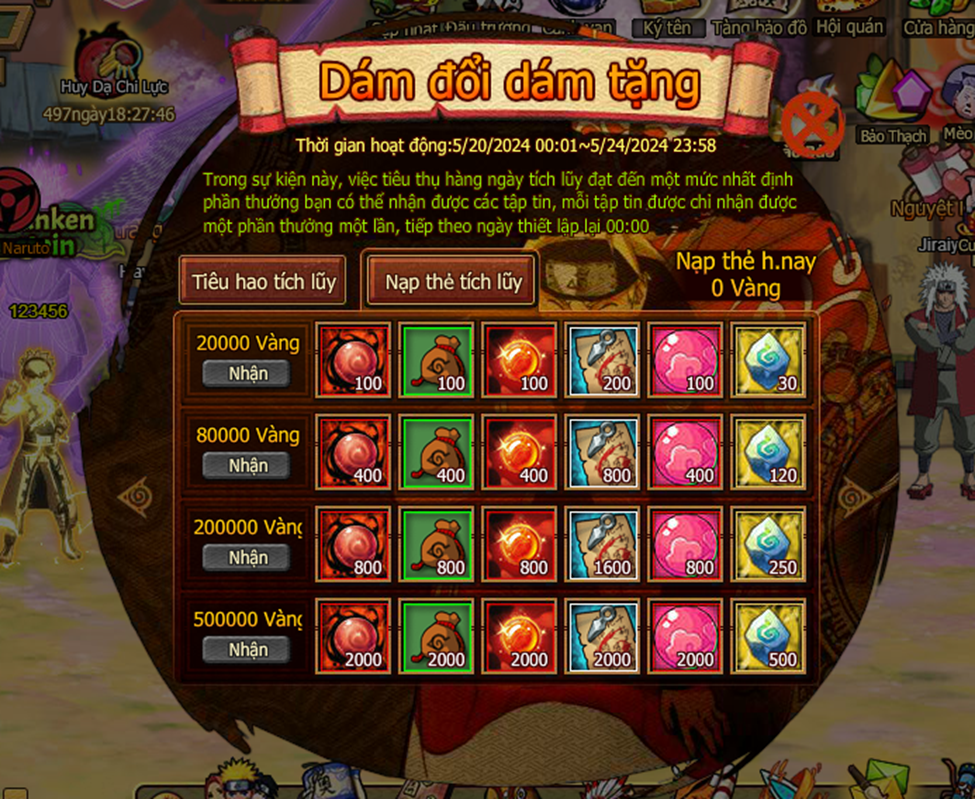Claim the 200000 Vàng reward
This screenshot has width=975, height=799.
(x=247, y=558)
